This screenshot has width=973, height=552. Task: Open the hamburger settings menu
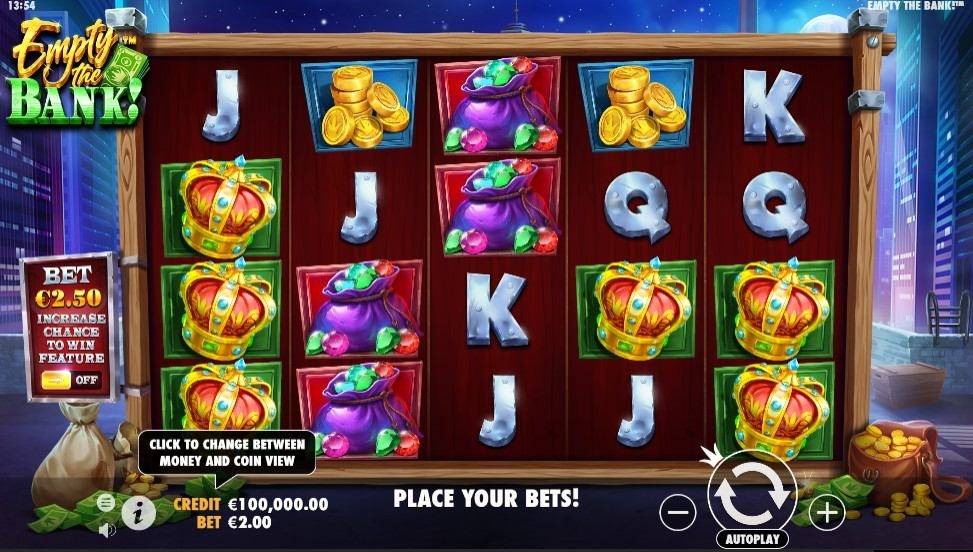tap(106, 502)
